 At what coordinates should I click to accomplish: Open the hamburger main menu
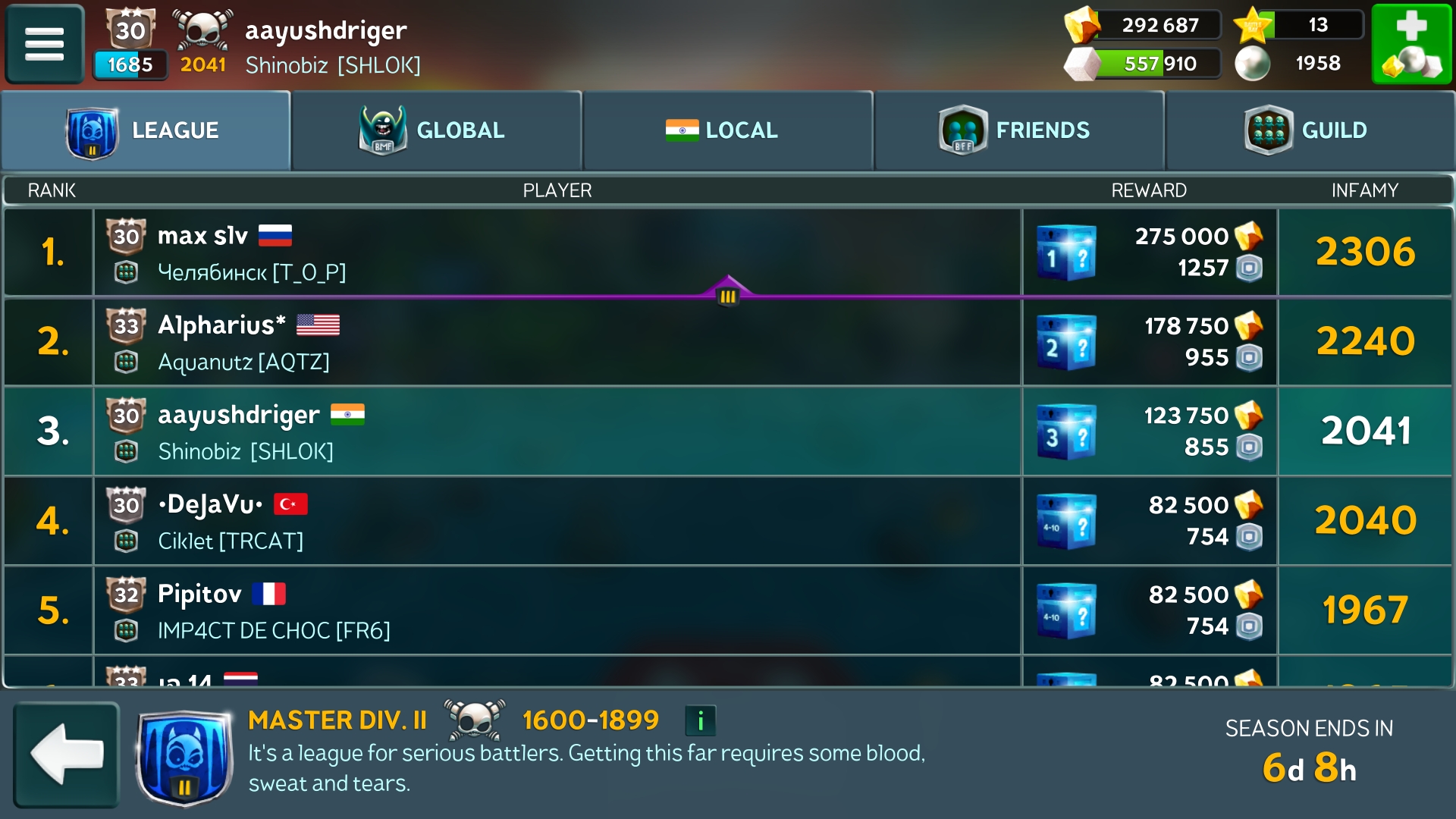click(45, 43)
